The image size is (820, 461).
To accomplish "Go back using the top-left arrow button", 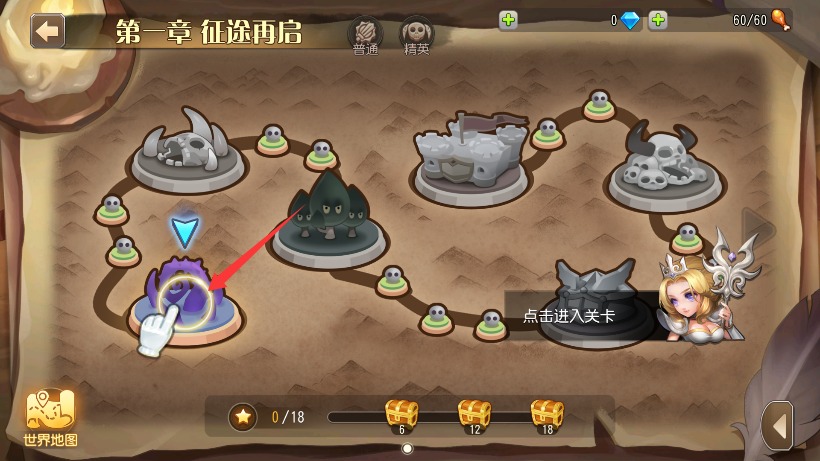I will tap(47, 30).
